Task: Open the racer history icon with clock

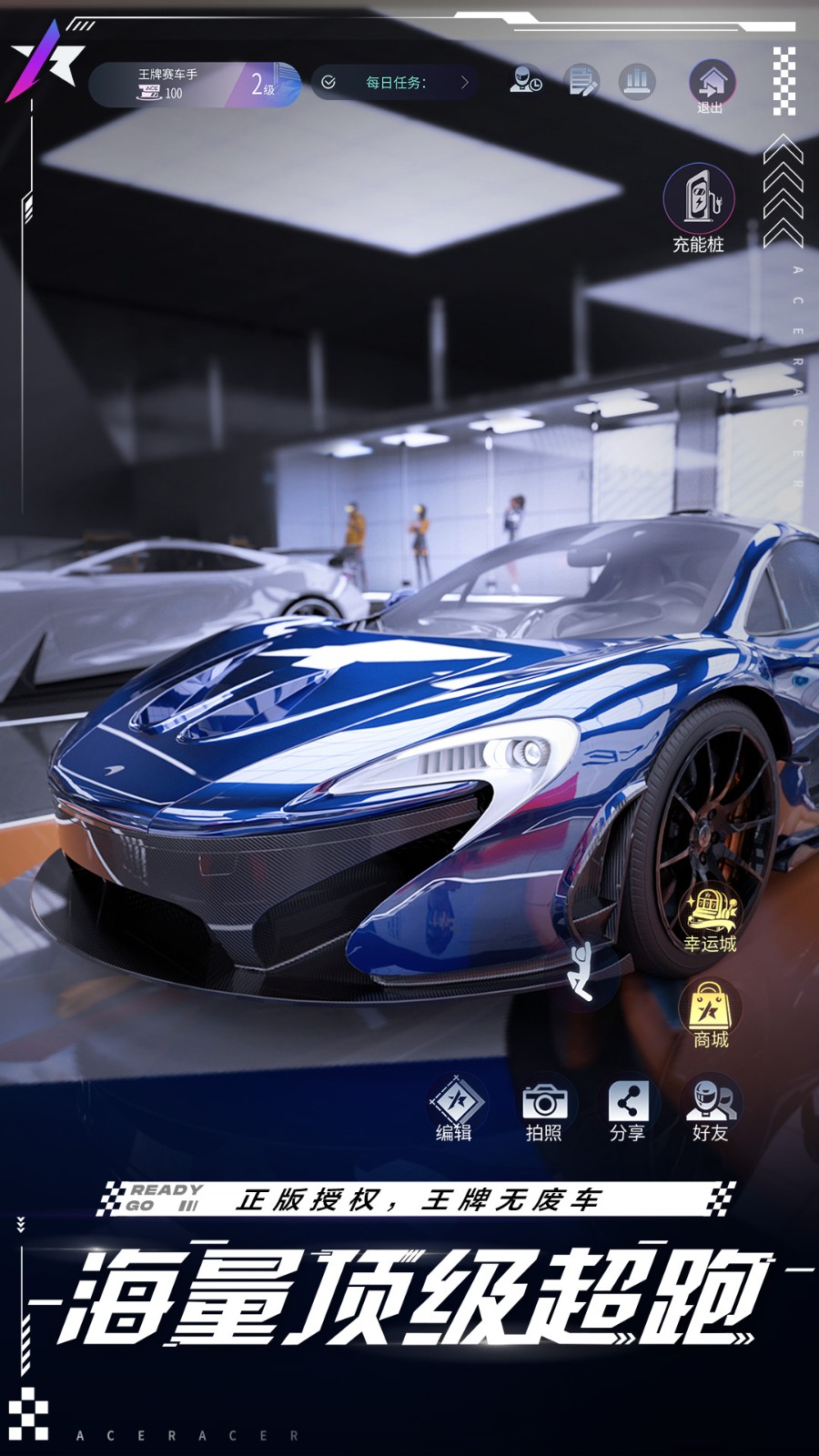Action: click(526, 82)
